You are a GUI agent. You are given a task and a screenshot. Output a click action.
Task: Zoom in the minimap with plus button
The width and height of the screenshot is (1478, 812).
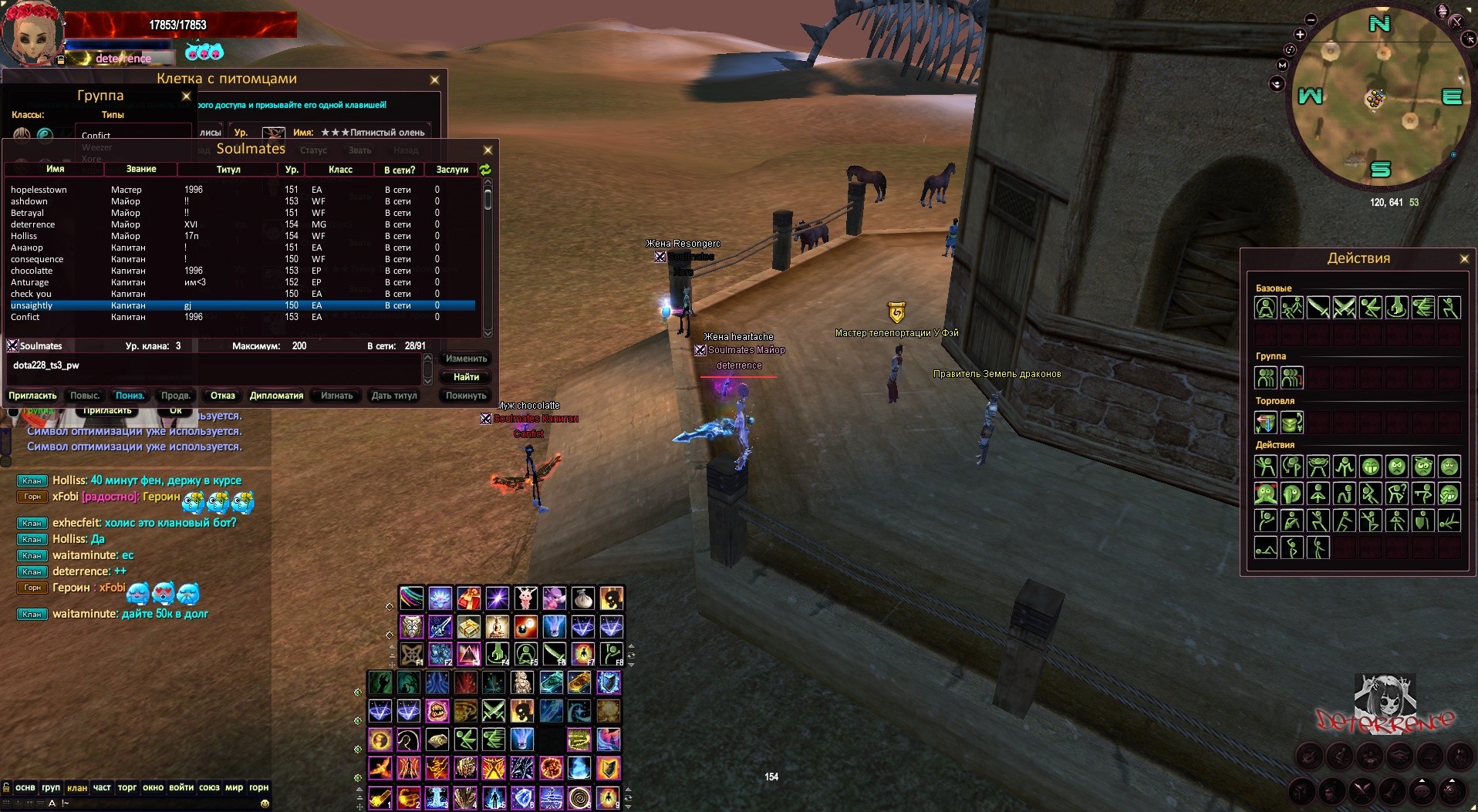pos(1300,35)
